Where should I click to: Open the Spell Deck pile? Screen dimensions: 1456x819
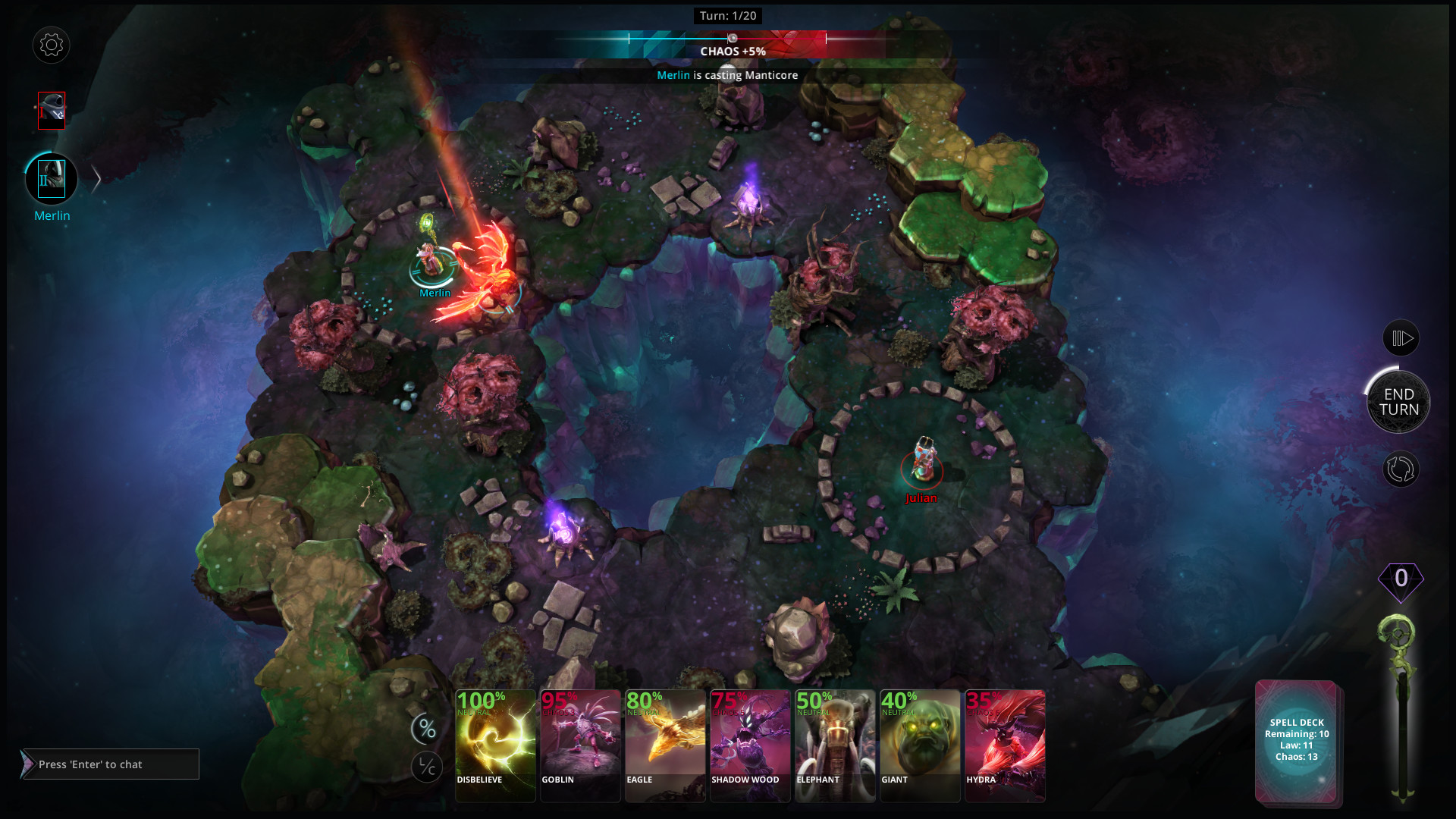coord(1297,741)
